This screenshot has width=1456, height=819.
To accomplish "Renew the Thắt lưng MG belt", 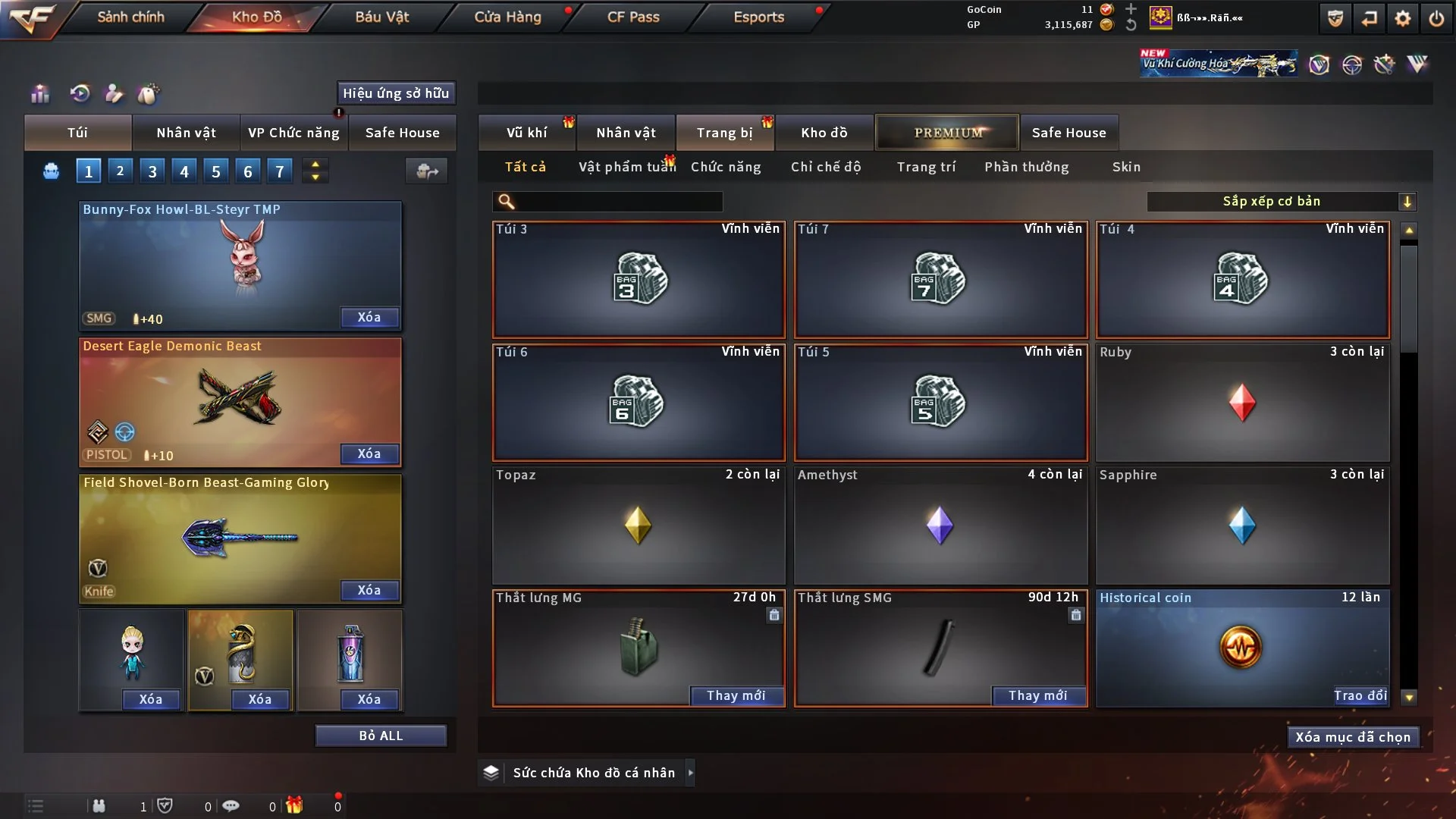I will [x=736, y=695].
